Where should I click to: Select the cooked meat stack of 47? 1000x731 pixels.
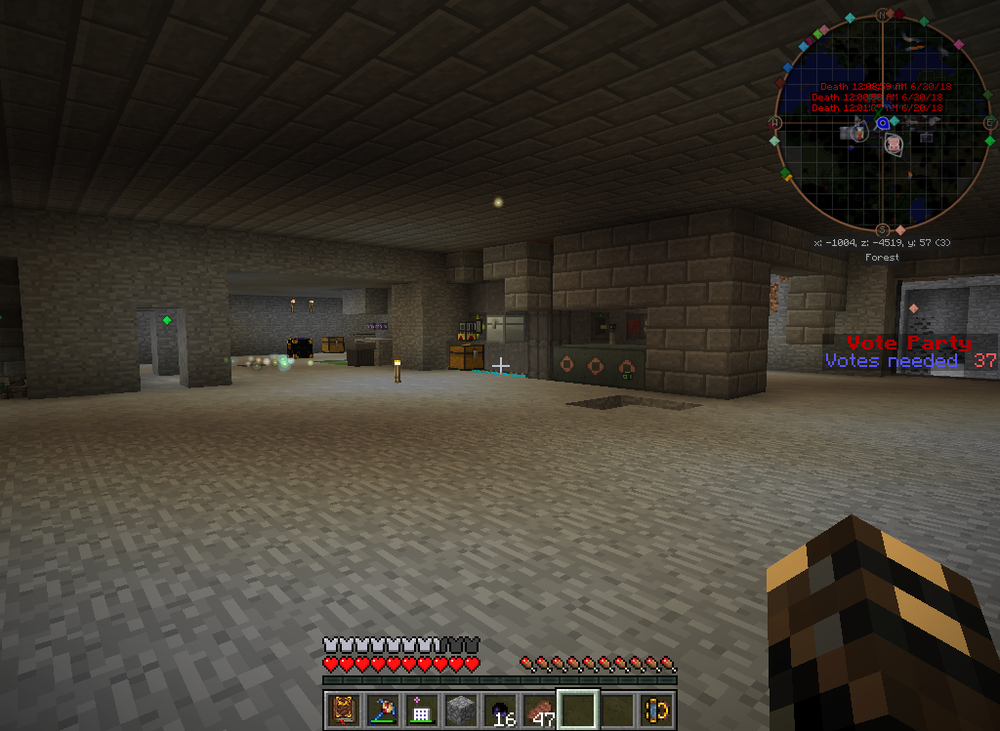539,709
